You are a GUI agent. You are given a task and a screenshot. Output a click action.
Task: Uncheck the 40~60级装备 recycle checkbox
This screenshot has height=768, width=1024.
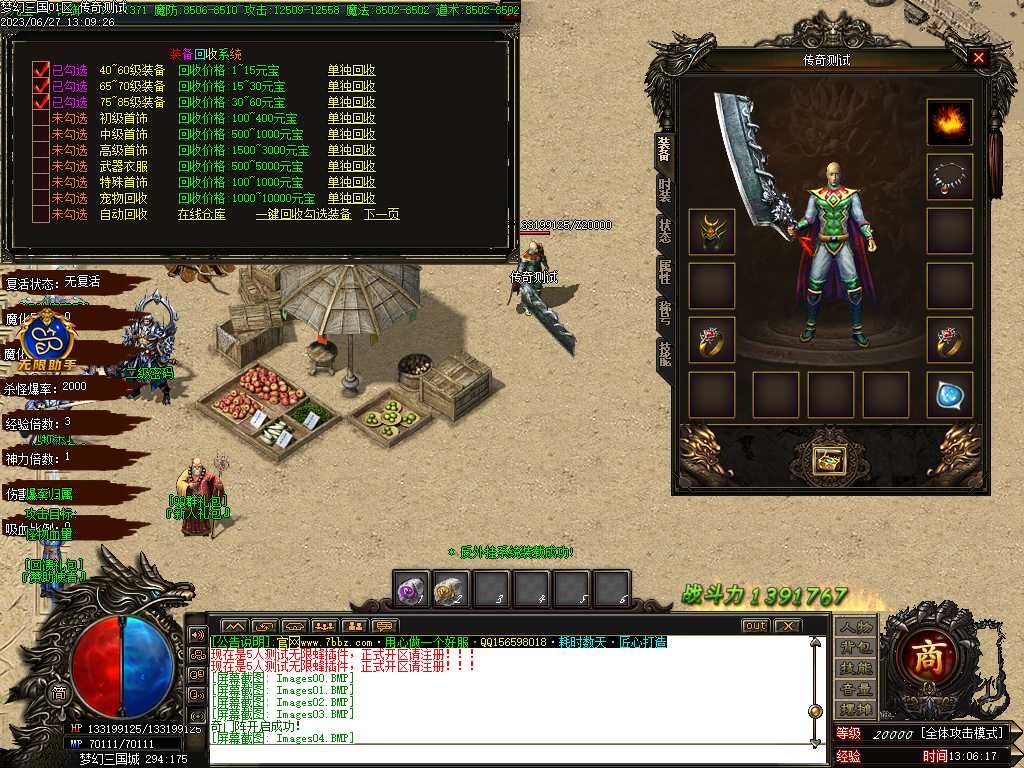(41, 70)
